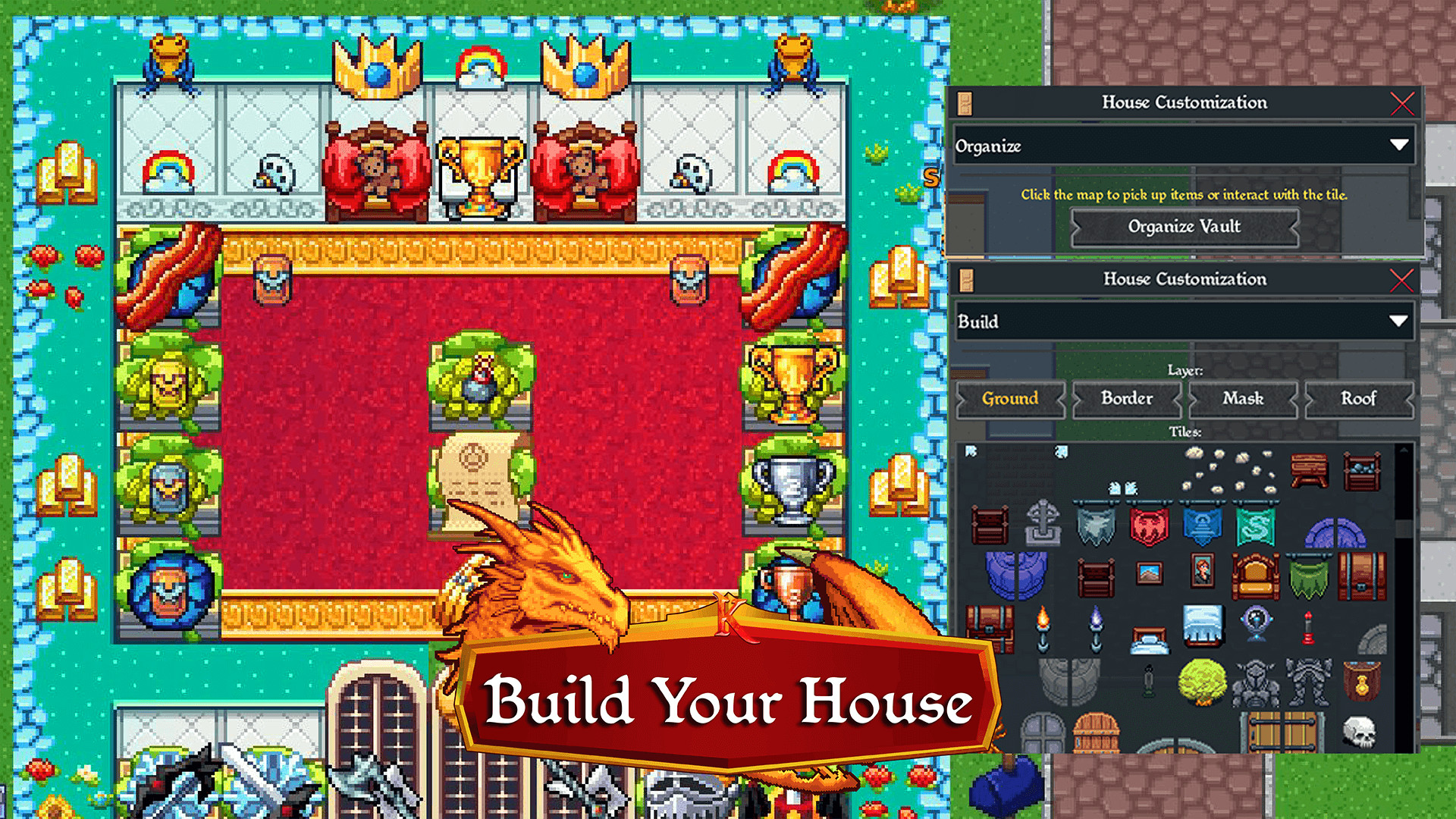Select the Roof layer option
The image size is (1456, 819).
click(1359, 400)
